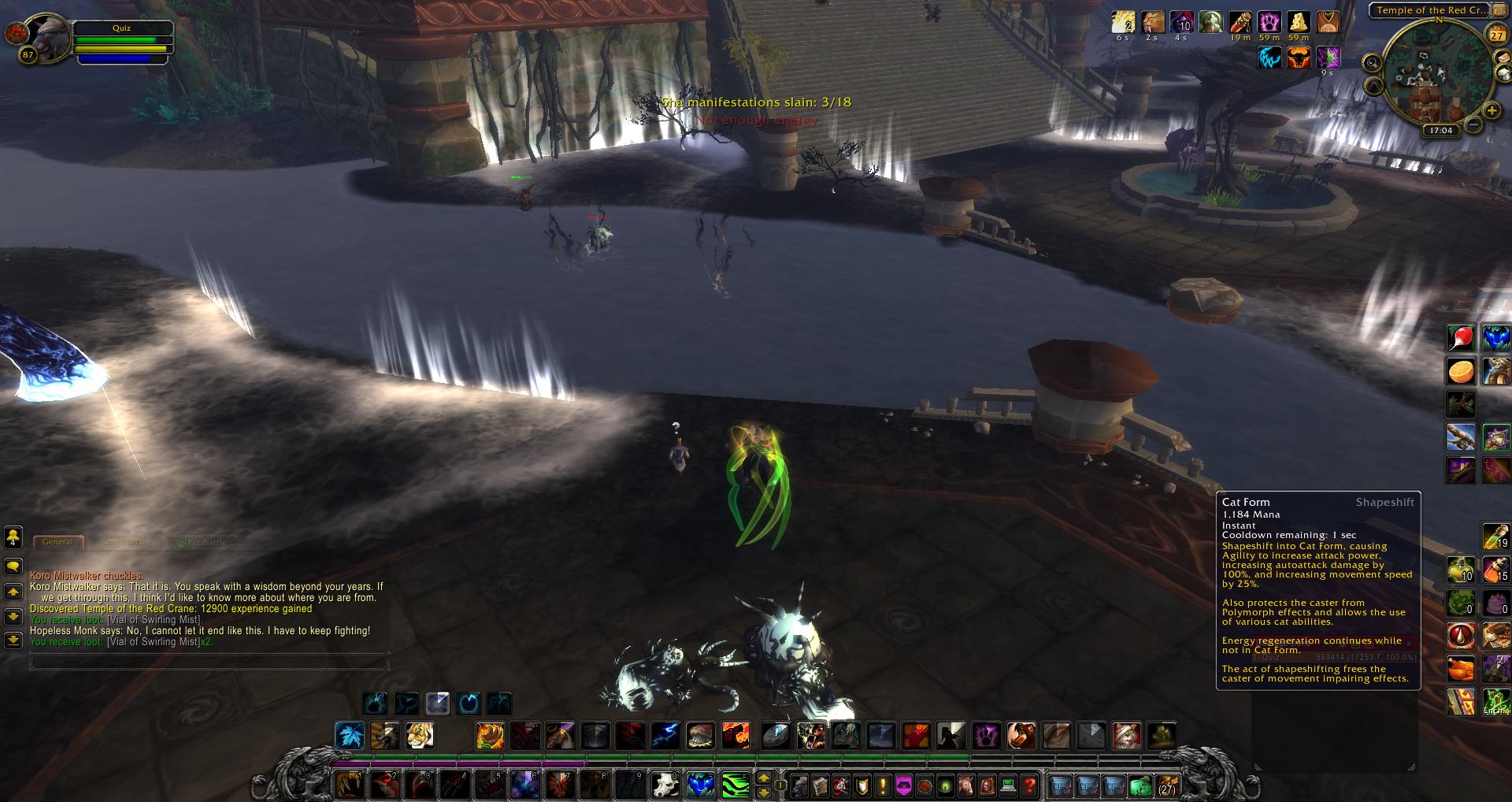Image resolution: width=1512 pixels, height=802 pixels.
Task: Select the General chat tab
Action: pos(57,542)
